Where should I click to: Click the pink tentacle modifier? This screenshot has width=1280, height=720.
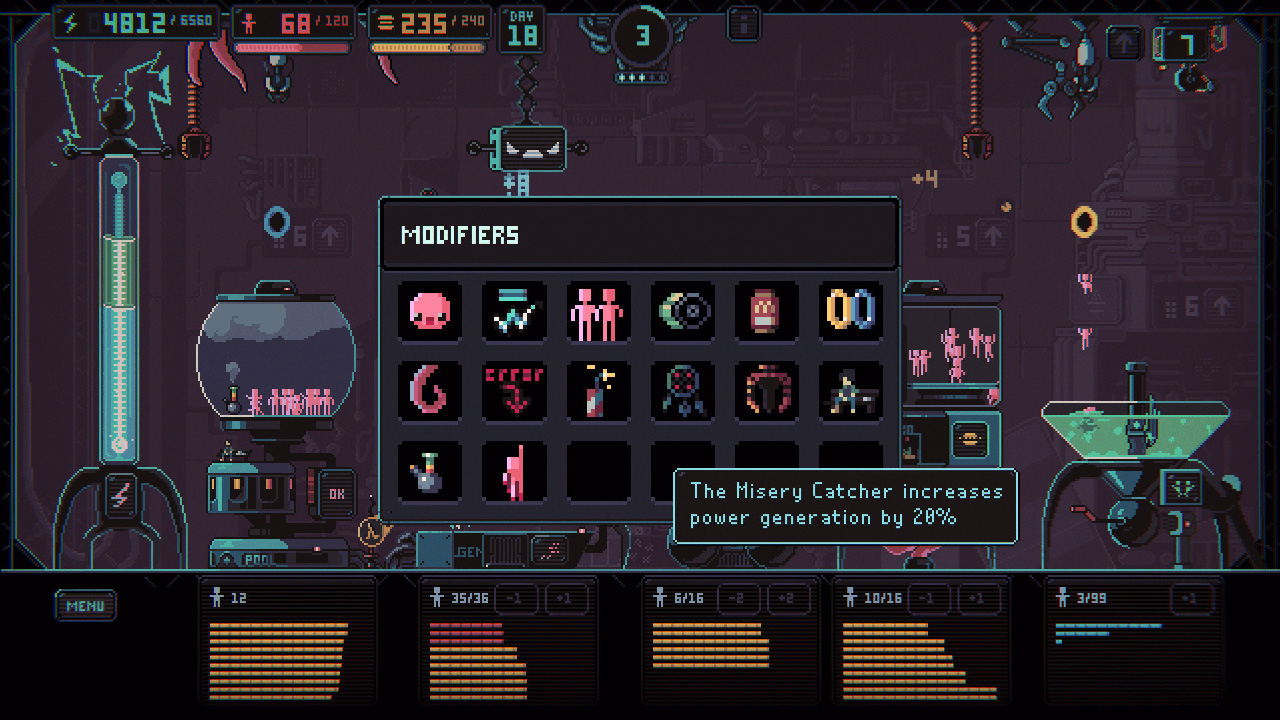coord(430,392)
